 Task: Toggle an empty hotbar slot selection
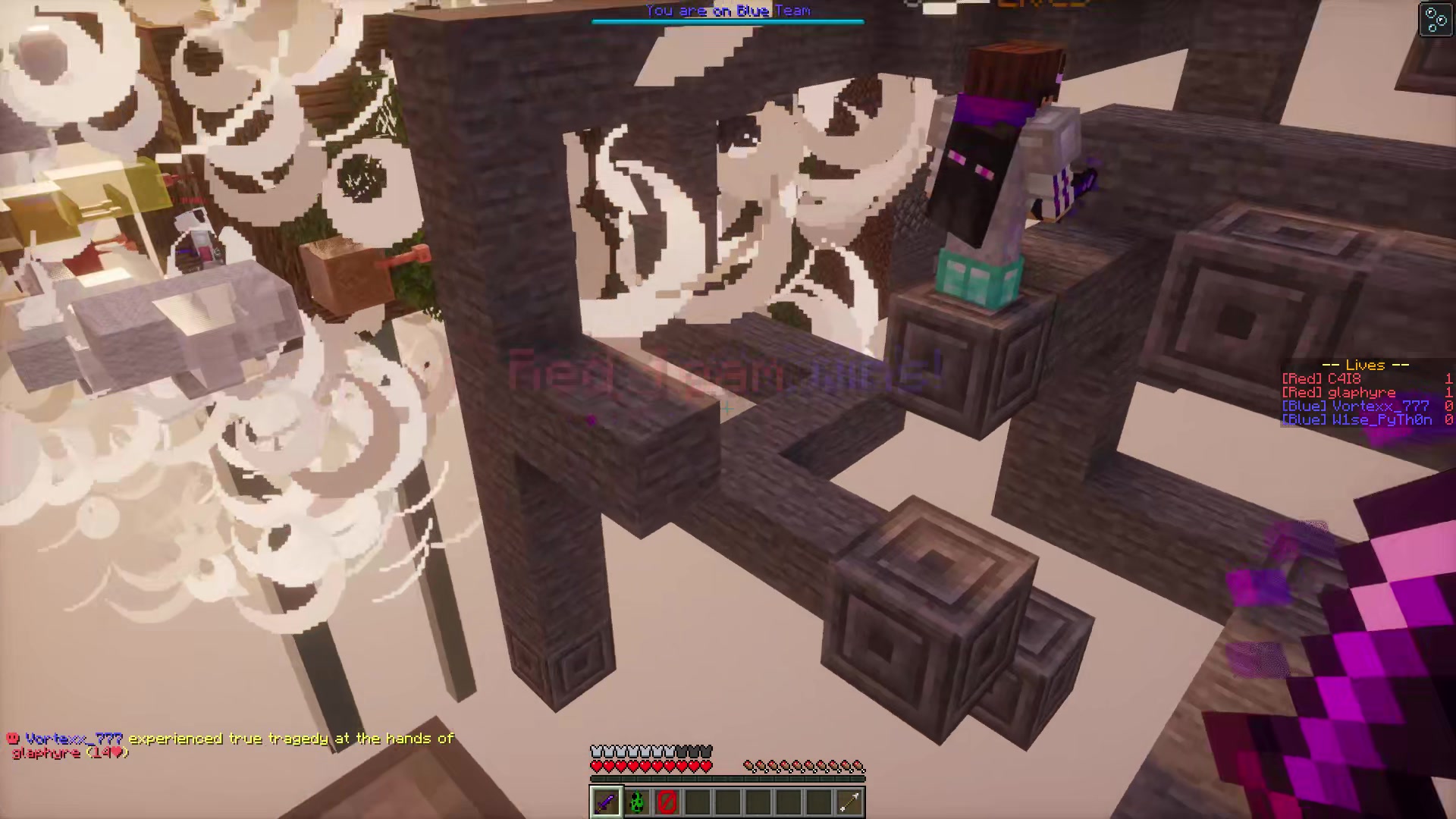click(x=726, y=802)
